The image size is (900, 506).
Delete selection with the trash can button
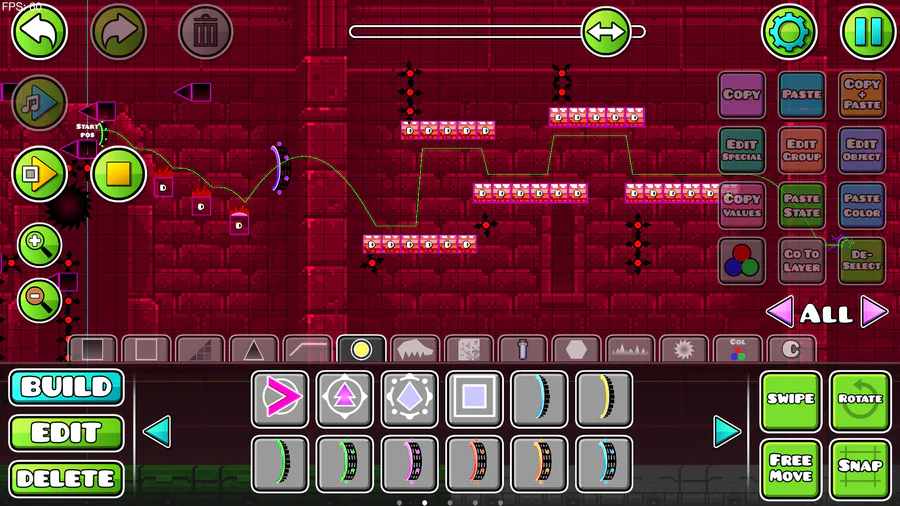[205, 32]
